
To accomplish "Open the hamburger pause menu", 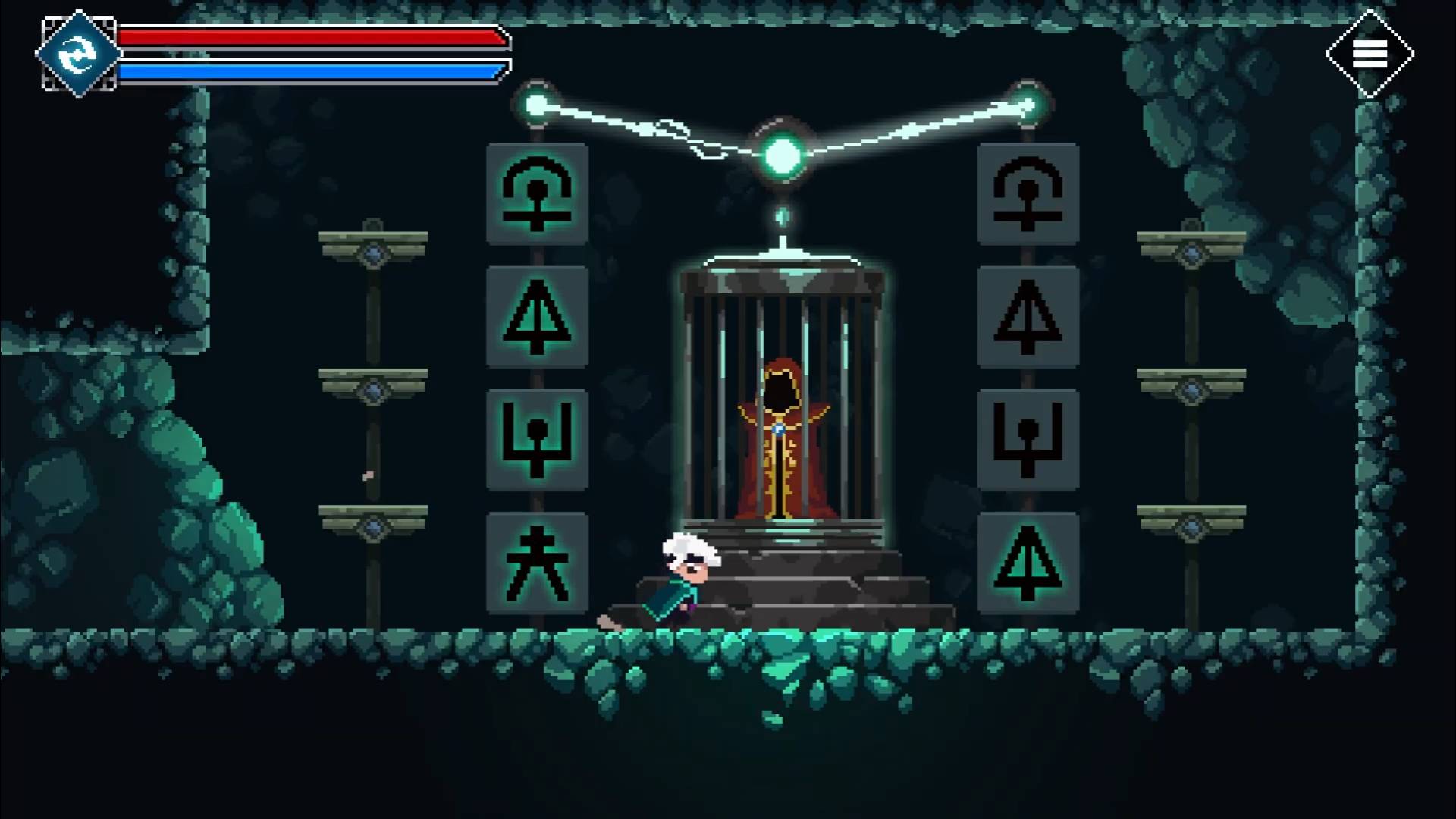I will [1370, 54].
